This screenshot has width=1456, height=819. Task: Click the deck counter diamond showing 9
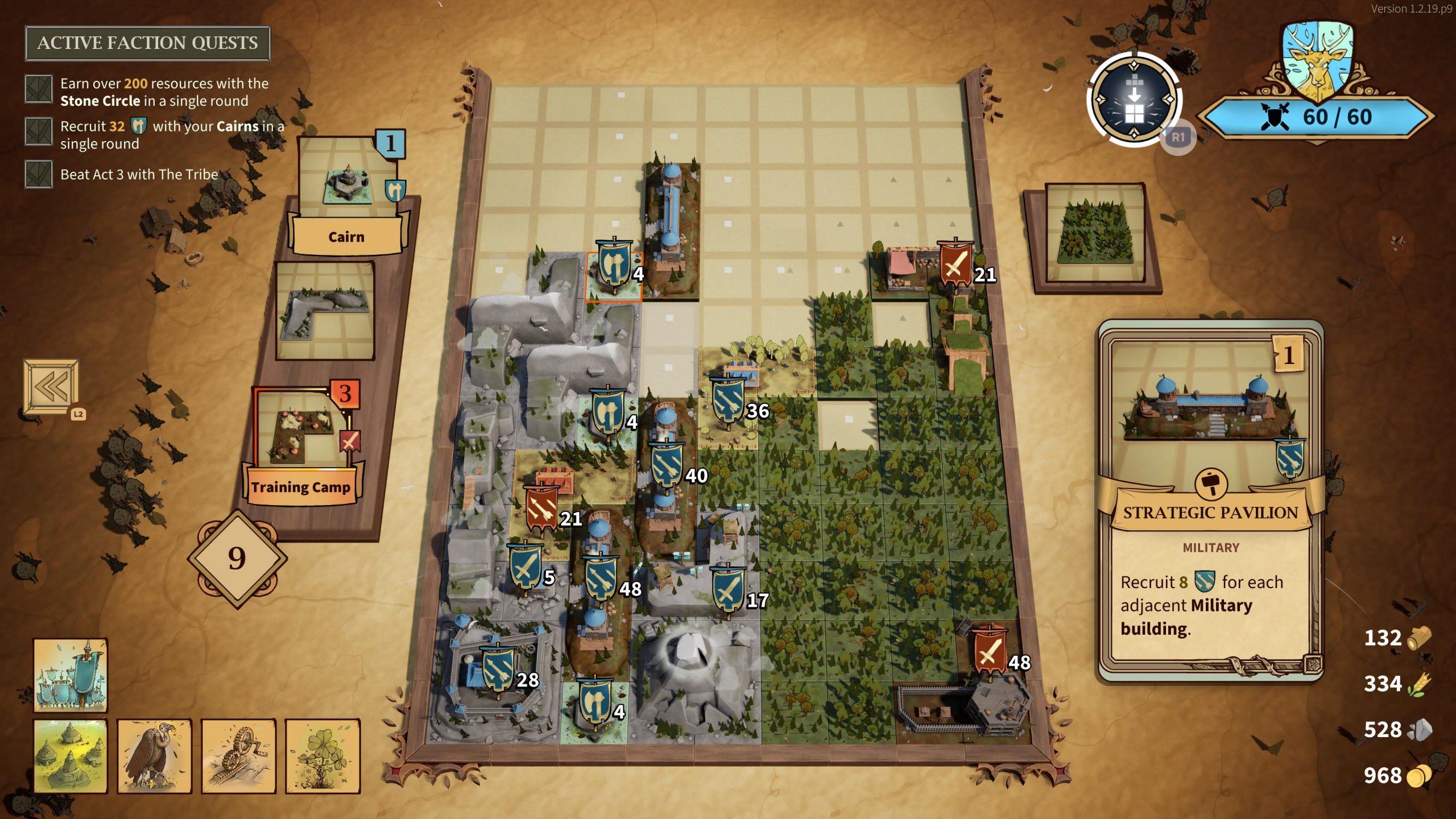(x=237, y=558)
